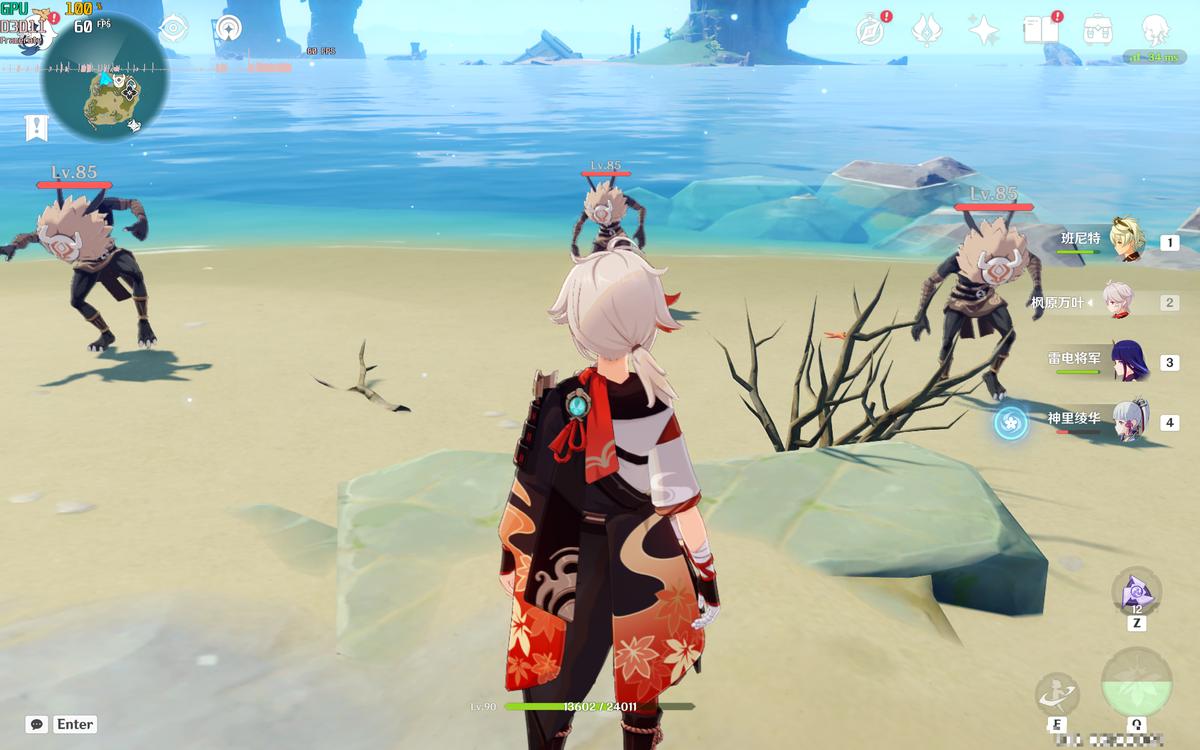Open the Adventurer Handbook book icon
This screenshot has height=750, width=1200.
pyautogui.click(x=1041, y=30)
